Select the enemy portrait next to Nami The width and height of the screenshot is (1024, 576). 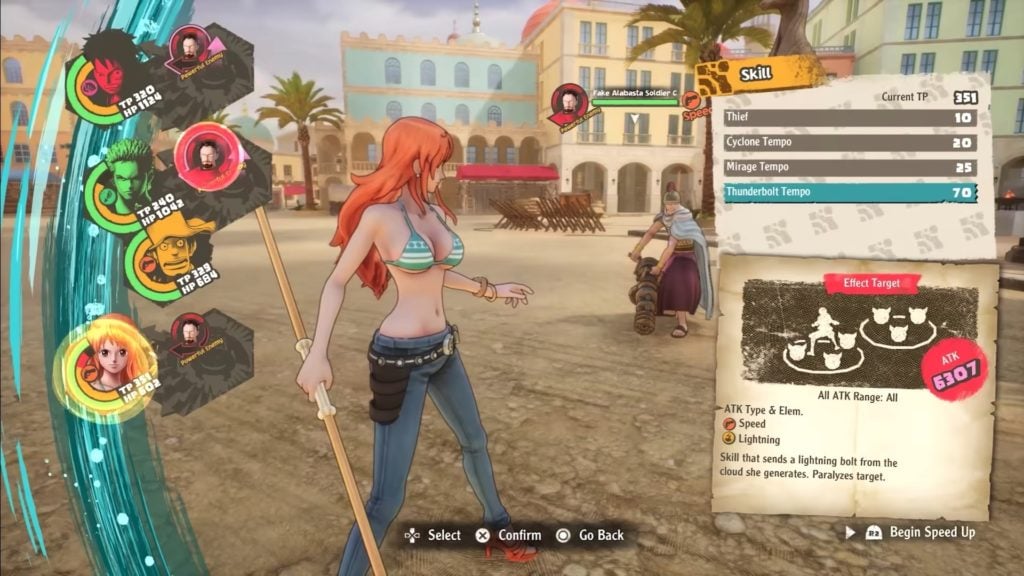point(189,335)
